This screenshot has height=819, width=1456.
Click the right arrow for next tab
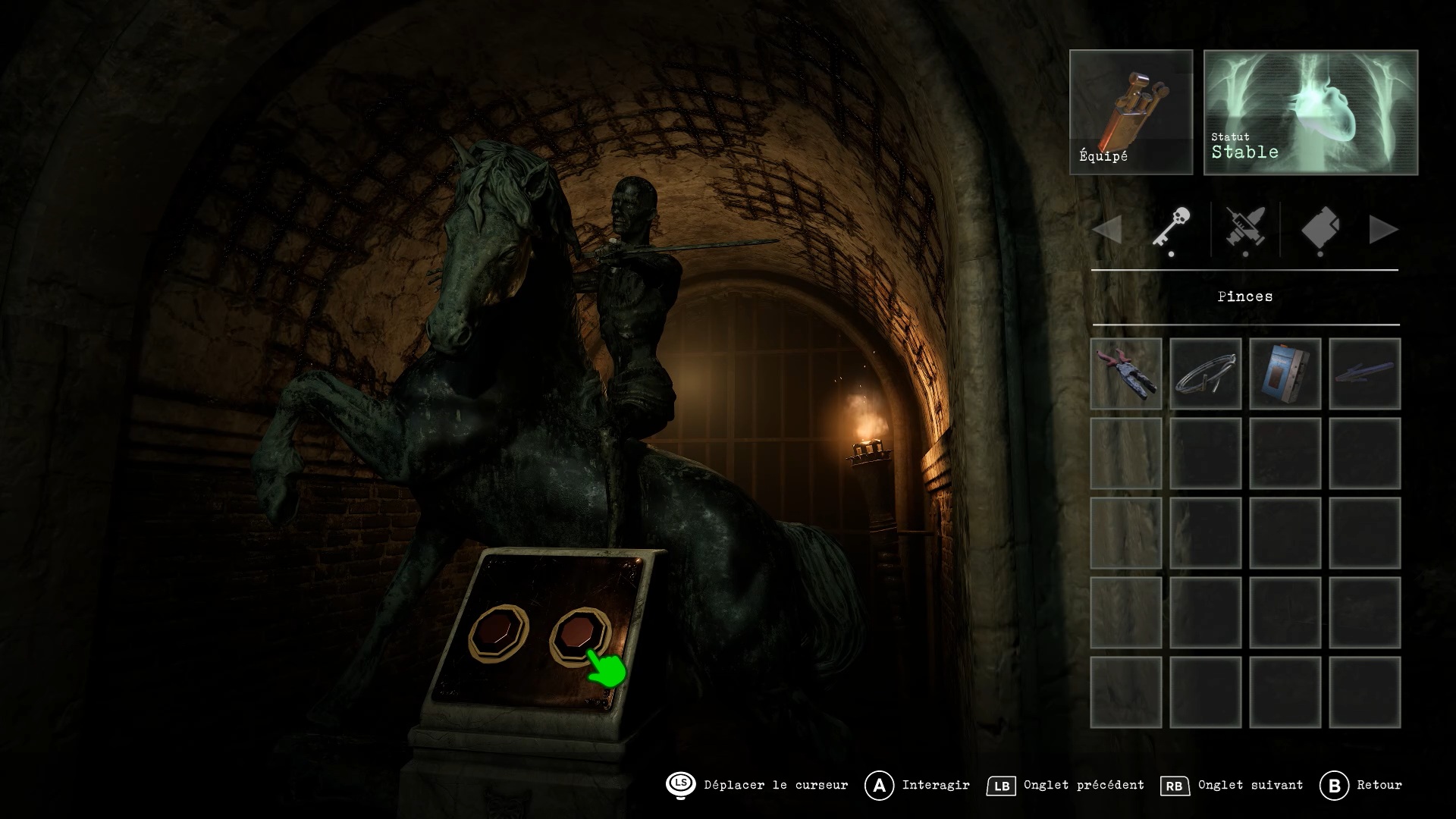(1383, 230)
